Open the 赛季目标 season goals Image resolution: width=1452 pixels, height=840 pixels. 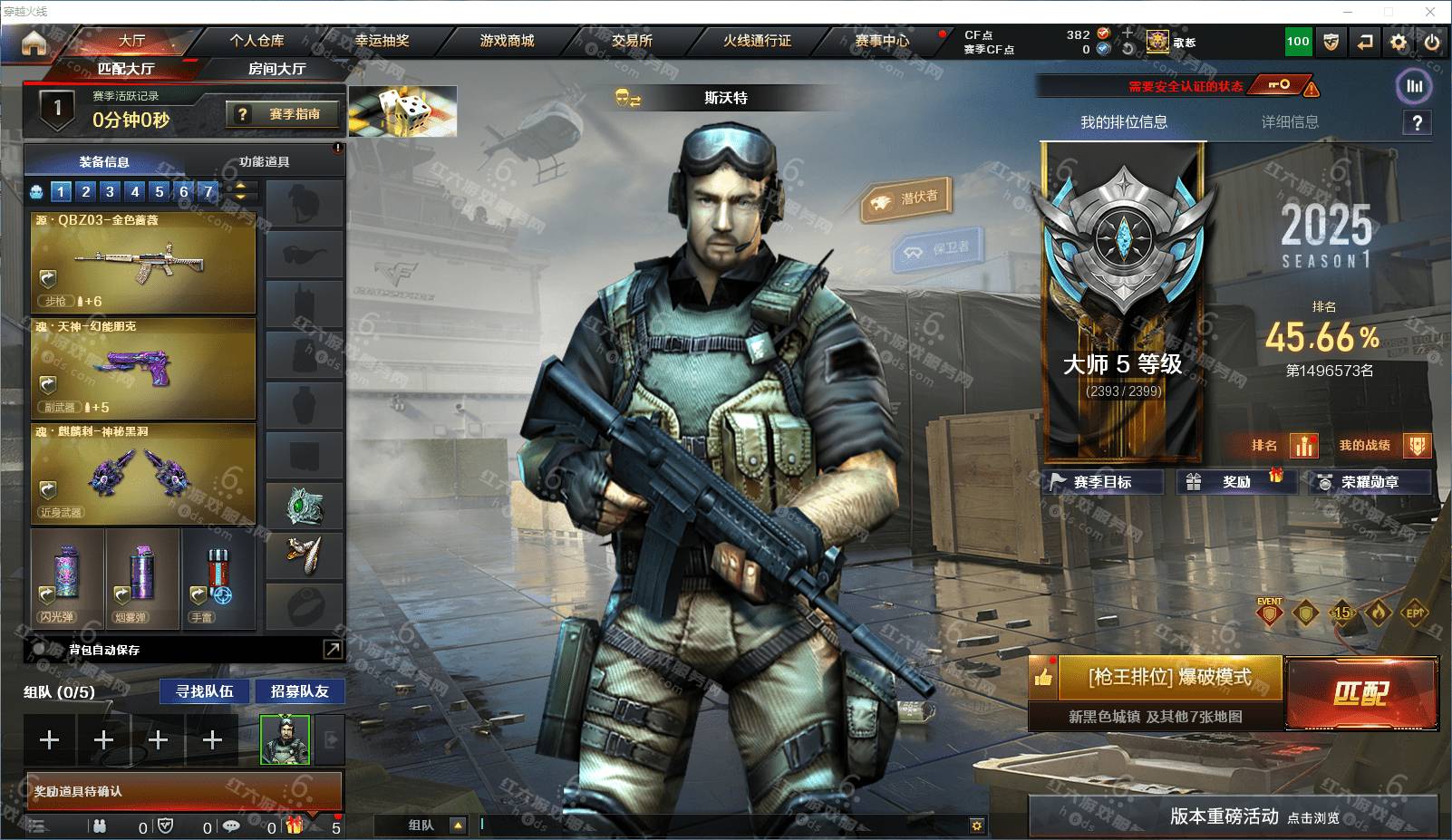[x=1102, y=482]
